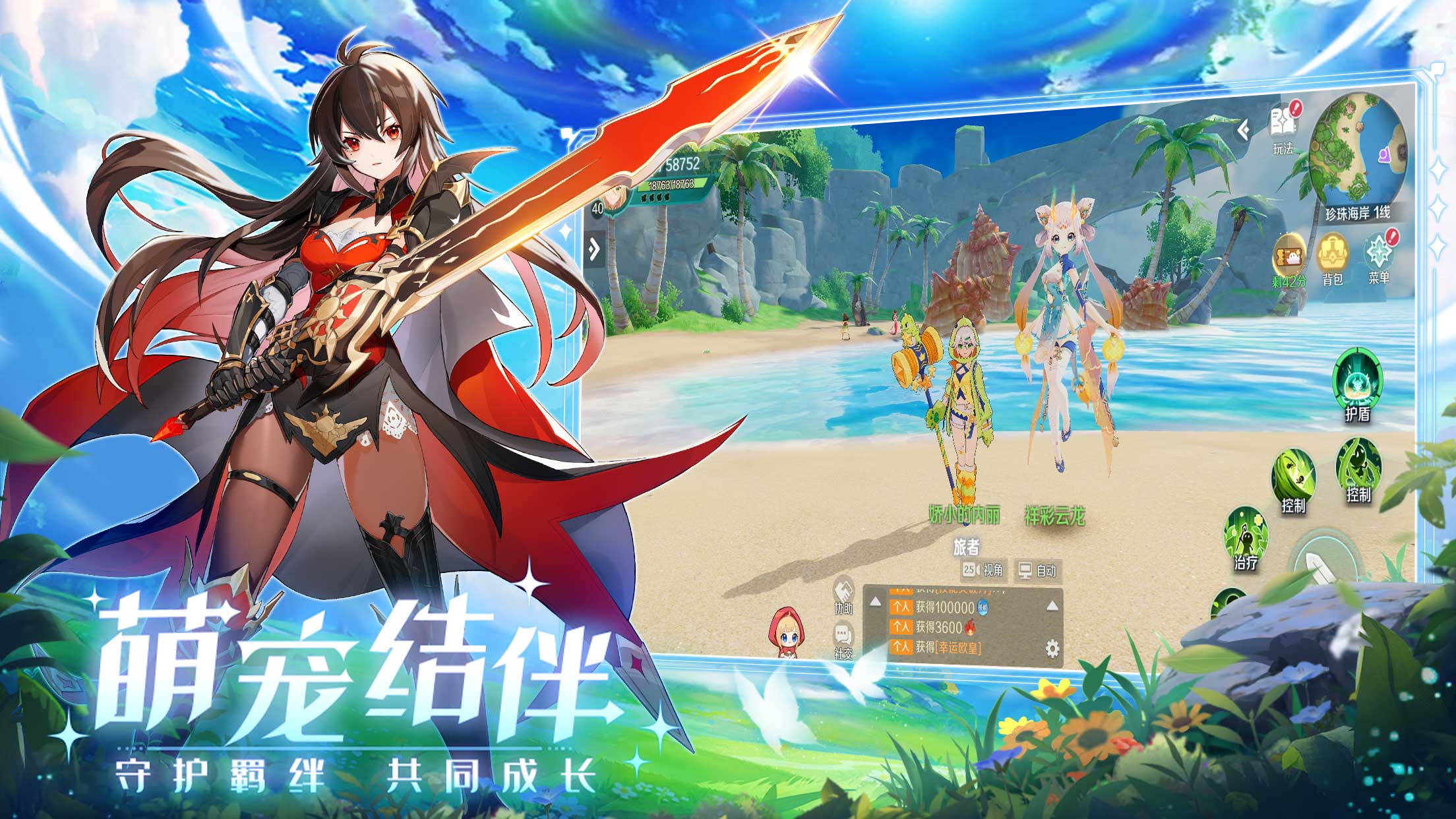The height and width of the screenshot is (819, 1456).
Task: Open the 背包 backpack inventory
Action: point(1332,253)
